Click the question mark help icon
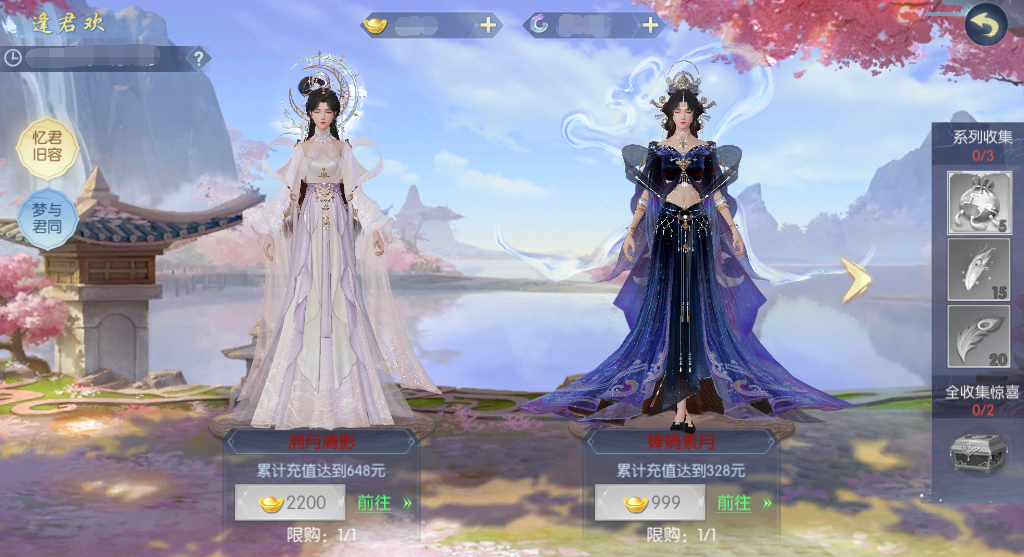Viewport: 1024px width, 557px height. (x=199, y=58)
